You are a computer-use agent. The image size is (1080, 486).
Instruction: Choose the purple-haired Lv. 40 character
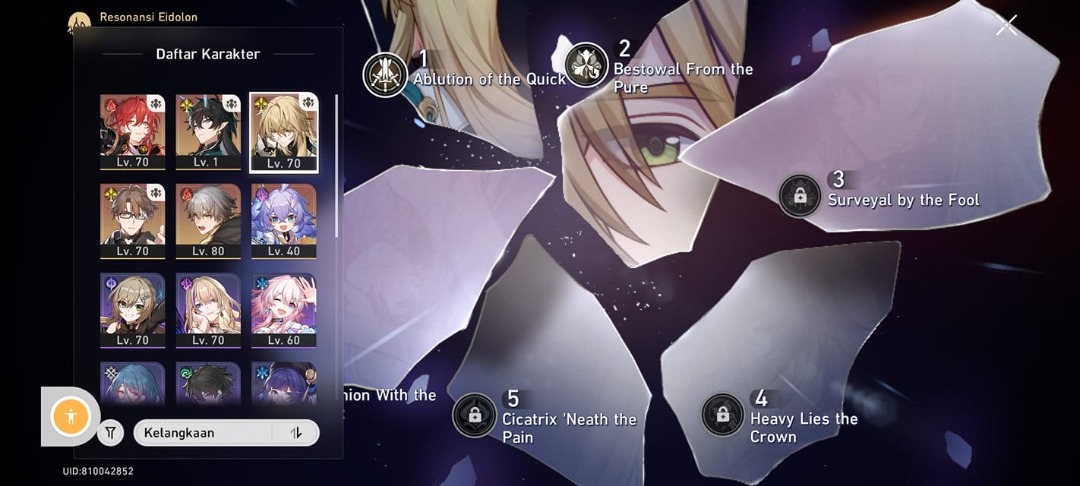(x=284, y=220)
